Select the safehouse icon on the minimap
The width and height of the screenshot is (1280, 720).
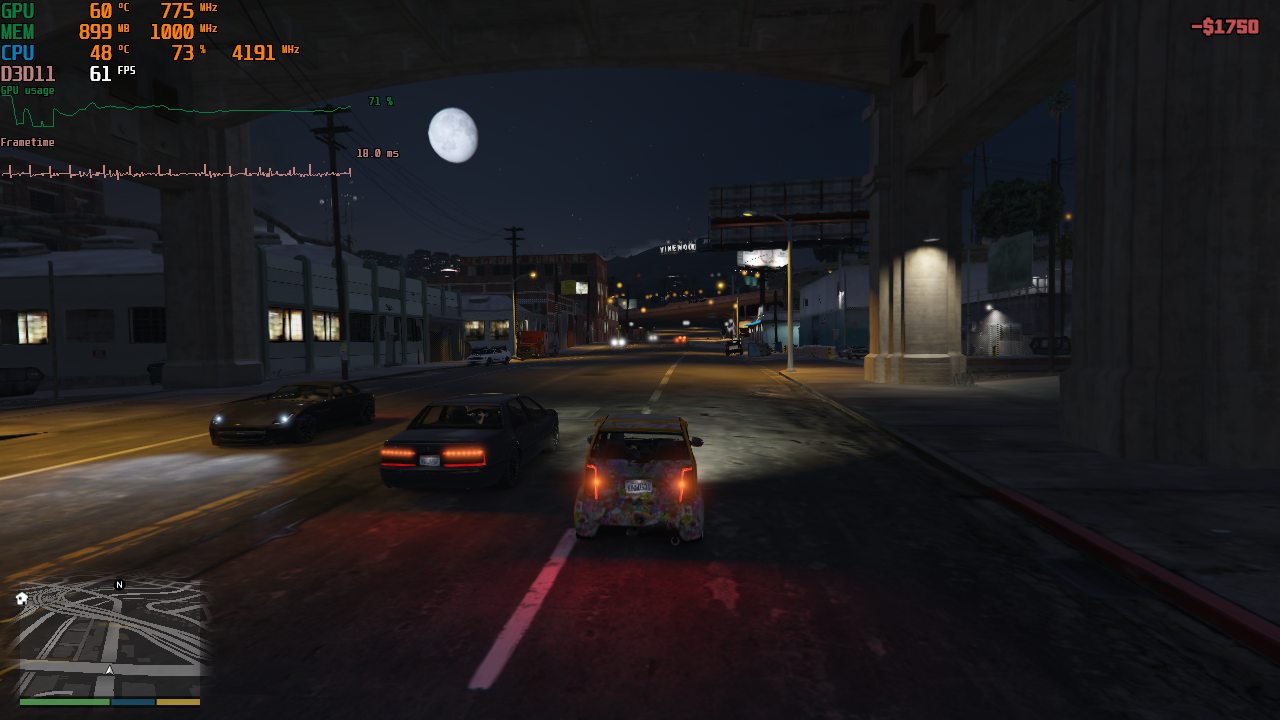tap(21, 599)
